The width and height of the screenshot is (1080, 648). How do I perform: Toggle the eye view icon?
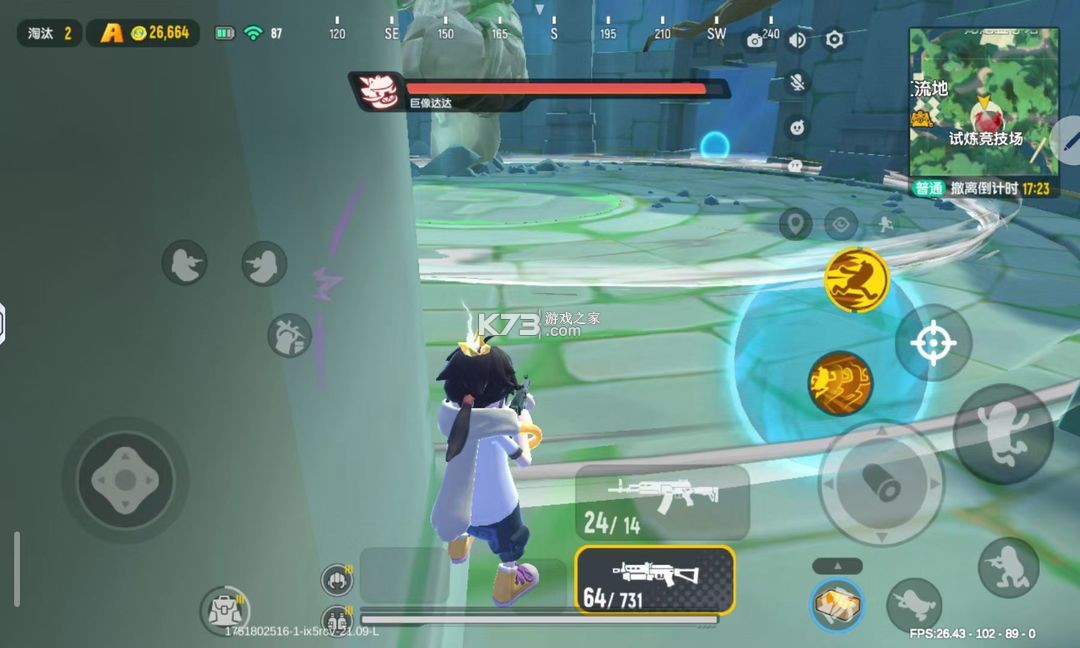click(x=841, y=224)
